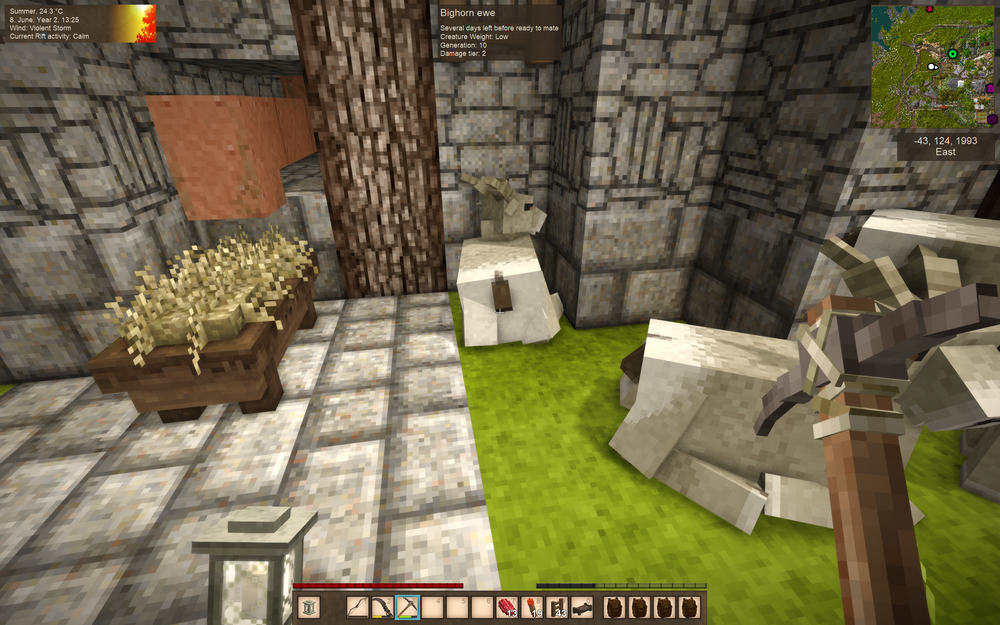Viewport: 1000px width, 625px height.
Task: Pick the red item stack of 13
Action: [506, 607]
